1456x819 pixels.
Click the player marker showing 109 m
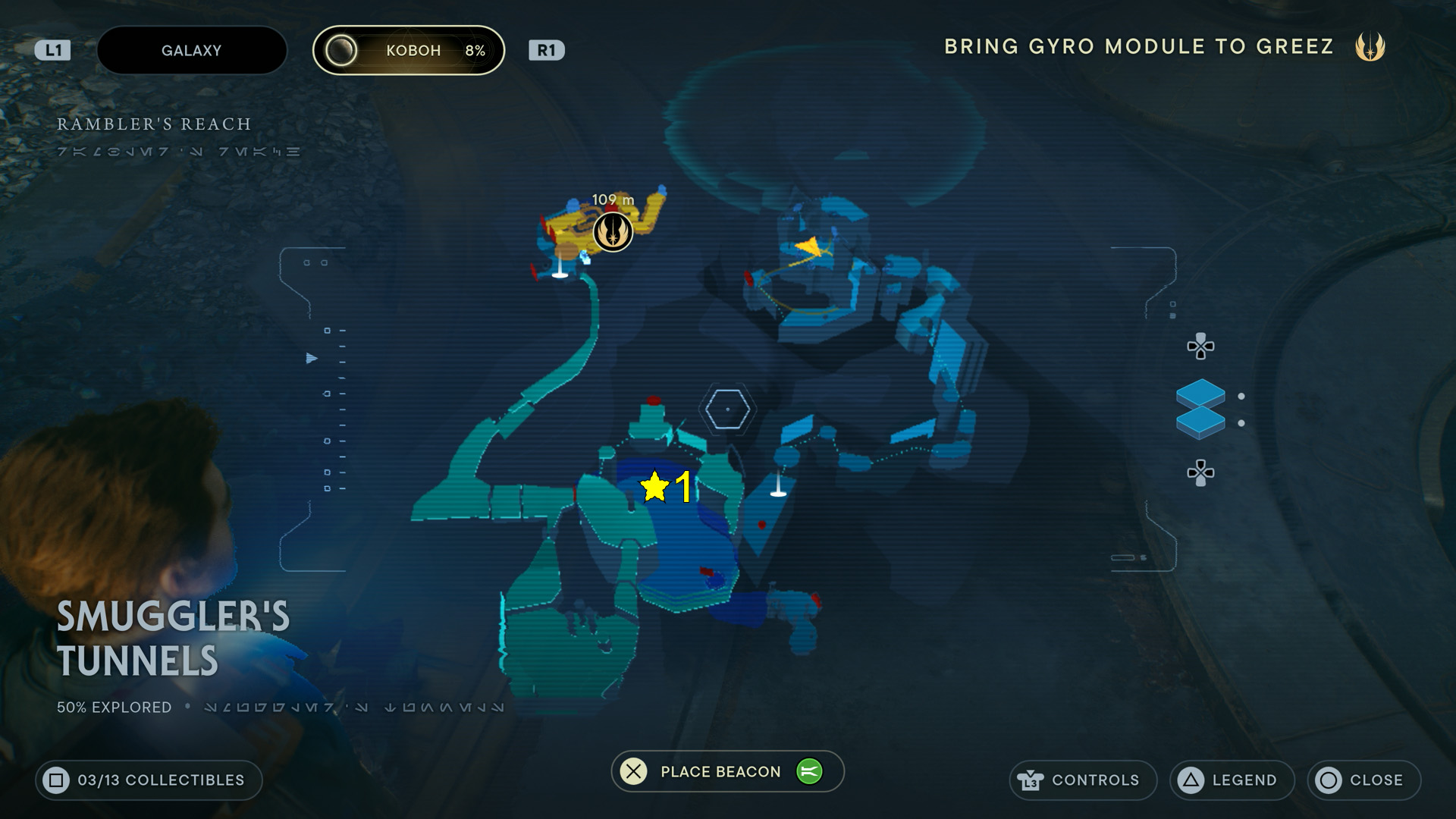612,231
